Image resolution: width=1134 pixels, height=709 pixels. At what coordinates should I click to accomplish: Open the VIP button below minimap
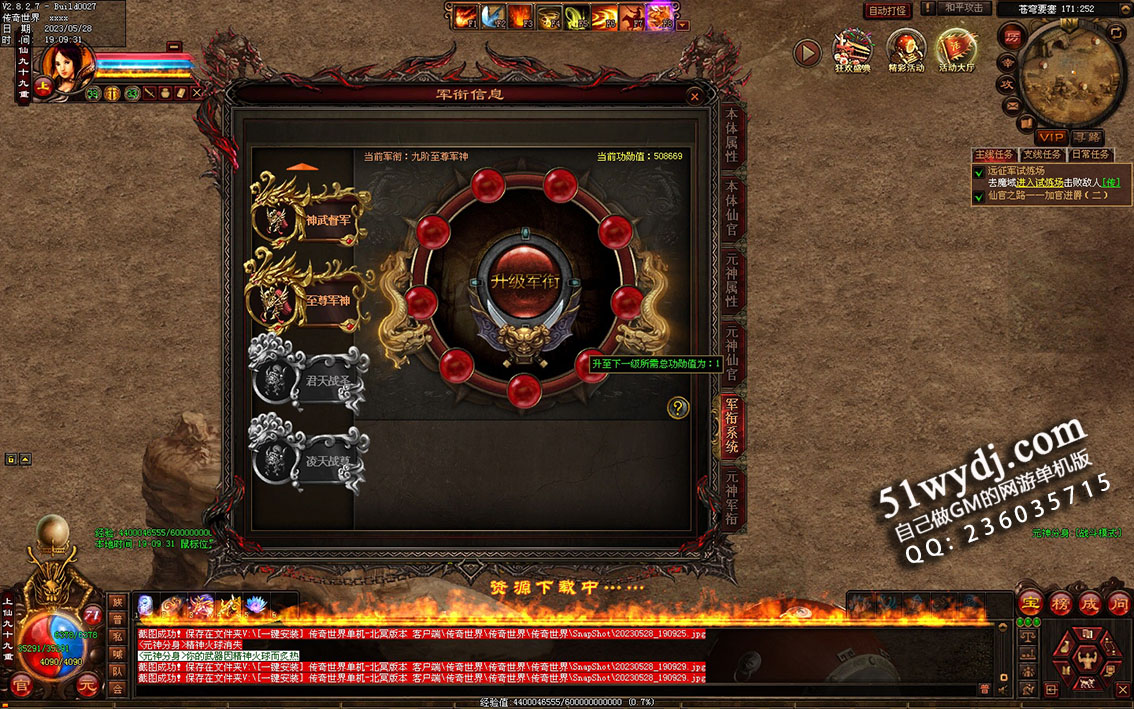[1050, 136]
